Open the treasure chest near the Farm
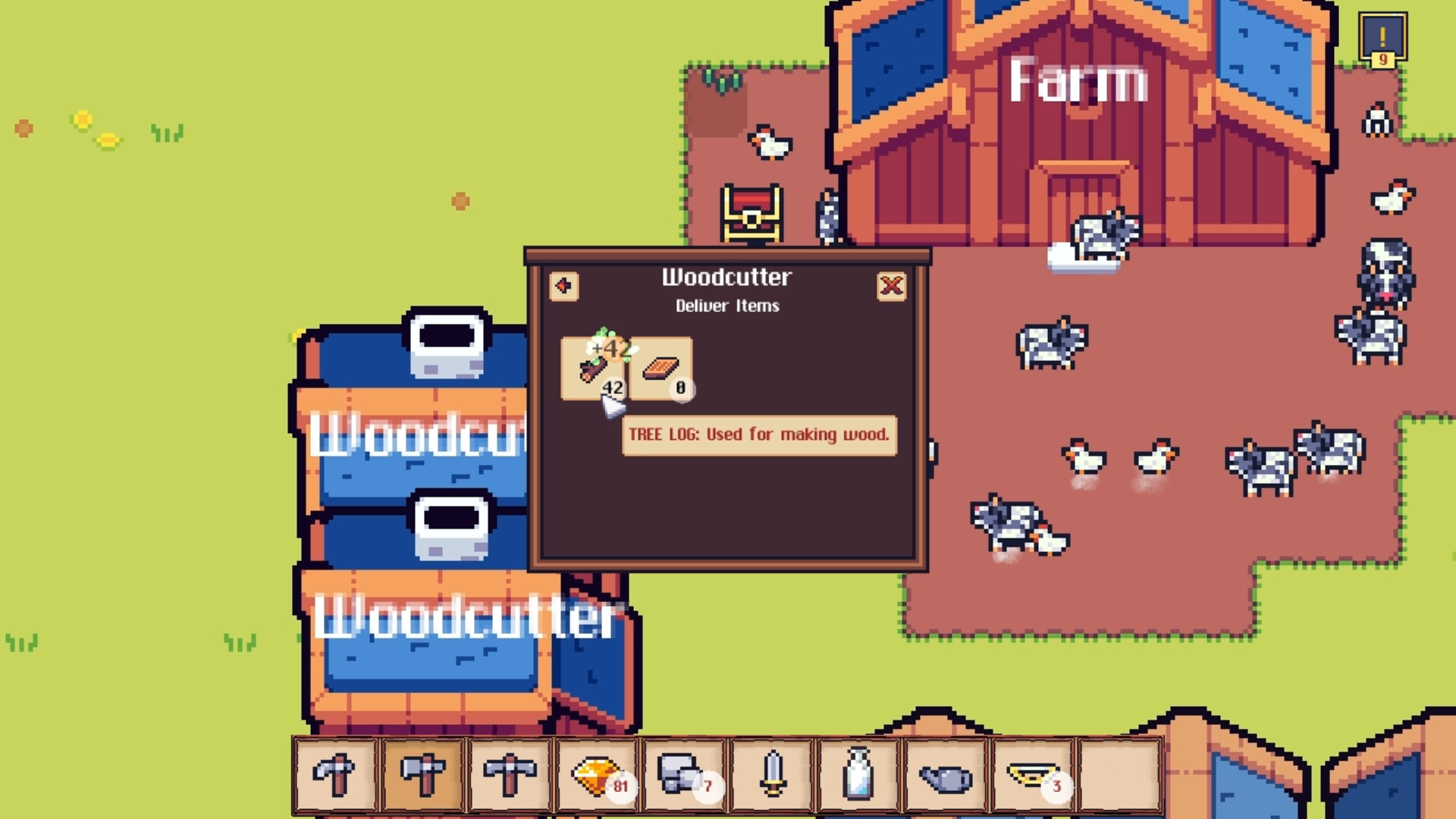The width and height of the screenshot is (1456, 819). coord(751,215)
